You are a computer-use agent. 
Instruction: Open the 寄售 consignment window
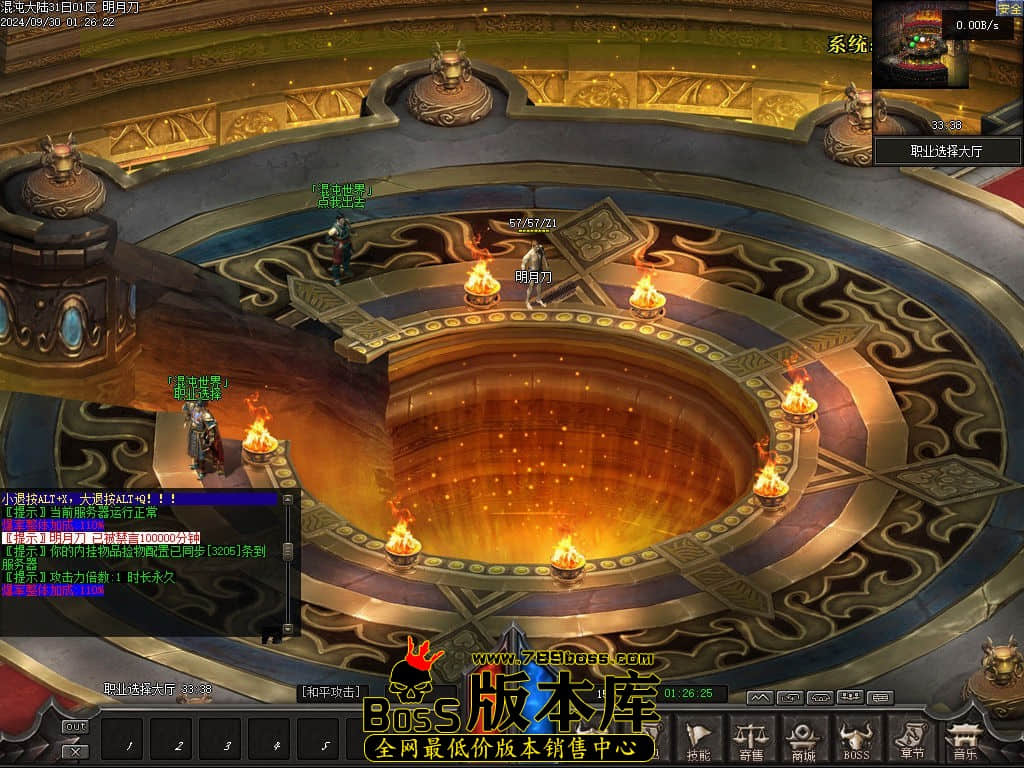[x=751, y=740]
